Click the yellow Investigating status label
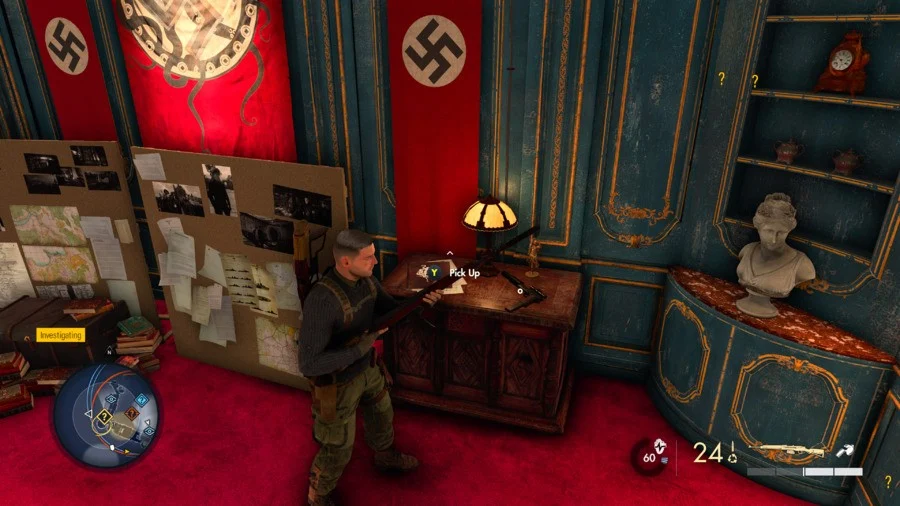 pyautogui.click(x=61, y=336)
